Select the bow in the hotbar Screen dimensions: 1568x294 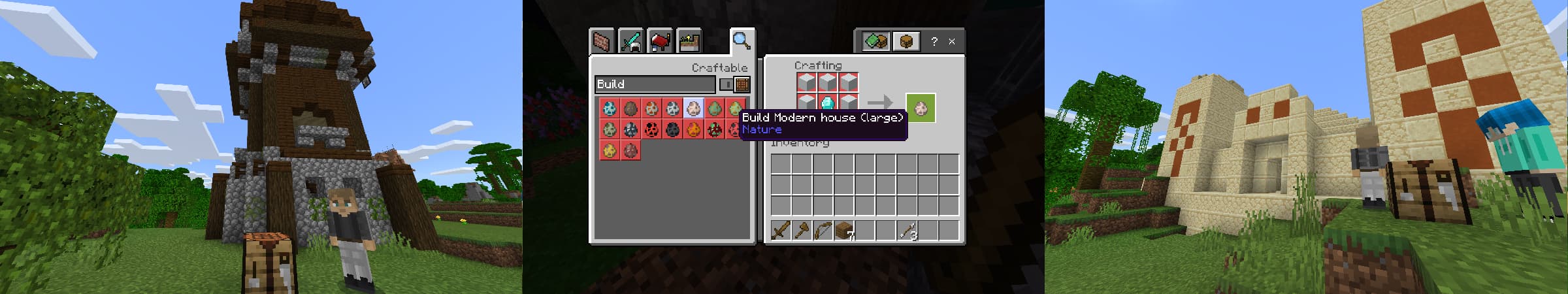pos(823,231)
